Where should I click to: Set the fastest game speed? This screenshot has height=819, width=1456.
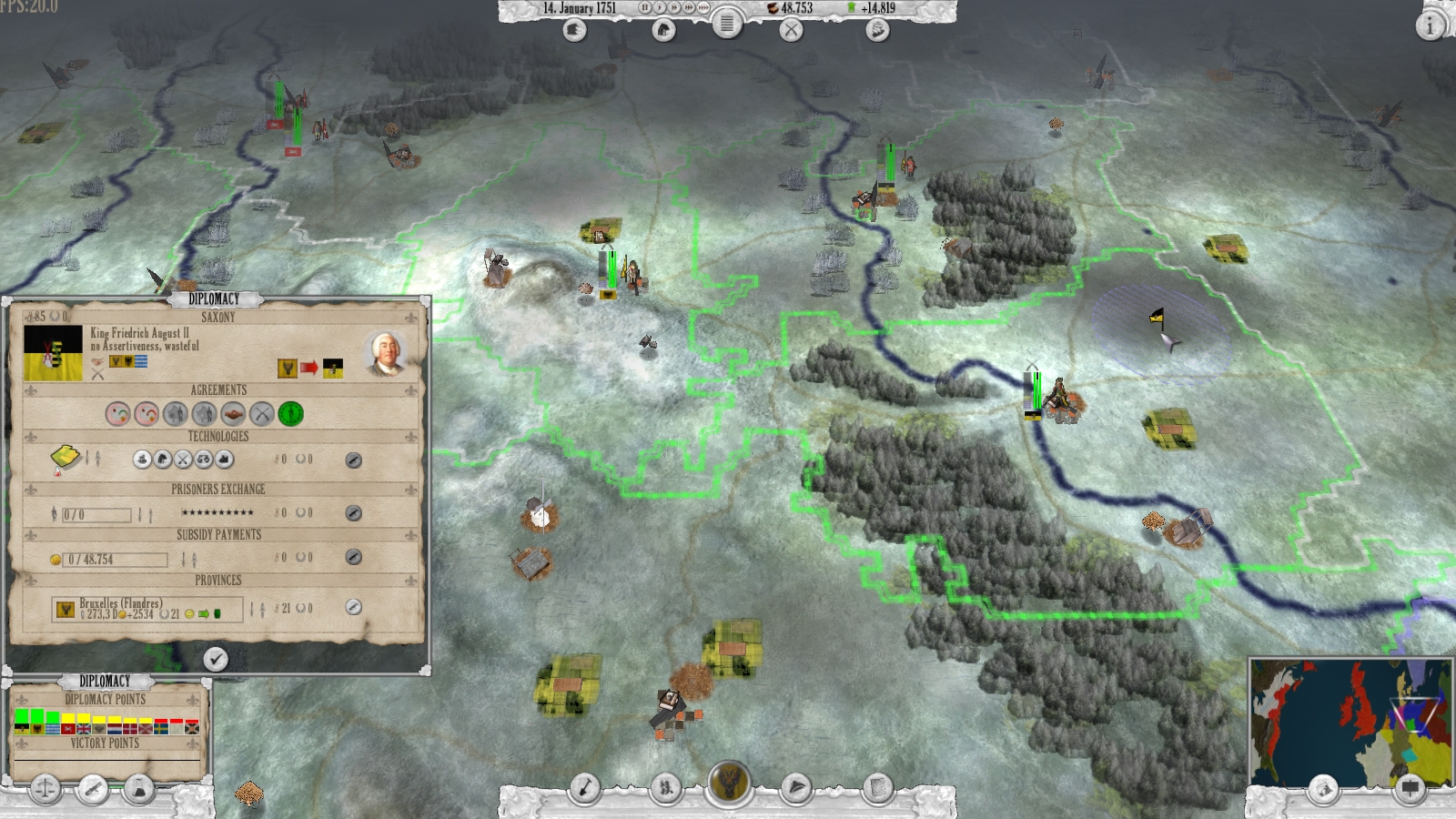tap(703, 8)
